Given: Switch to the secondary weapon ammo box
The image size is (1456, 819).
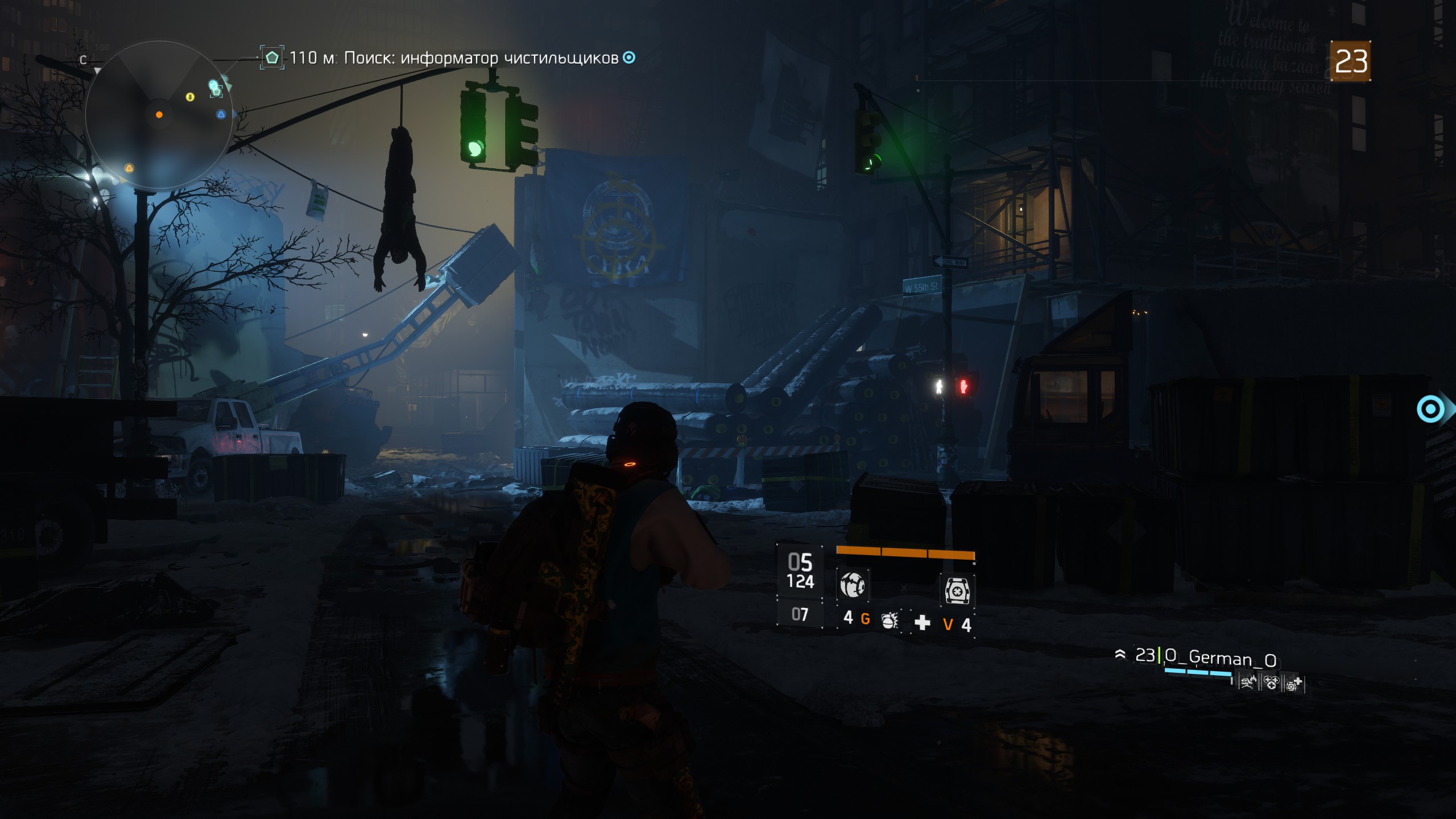Looking at the screenshot, I should coord(800,615).
